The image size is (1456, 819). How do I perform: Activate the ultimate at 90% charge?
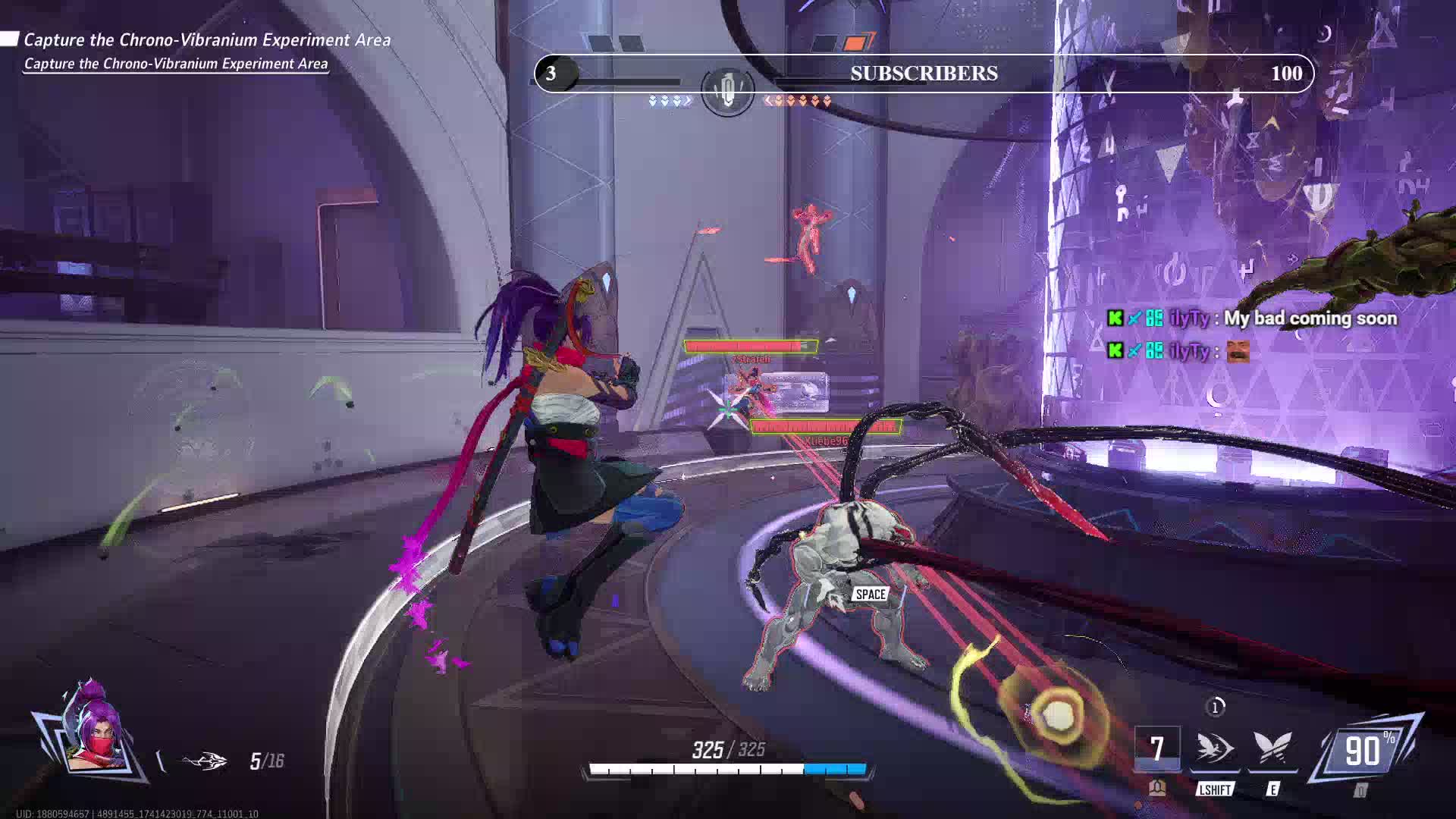point(1365,752)
